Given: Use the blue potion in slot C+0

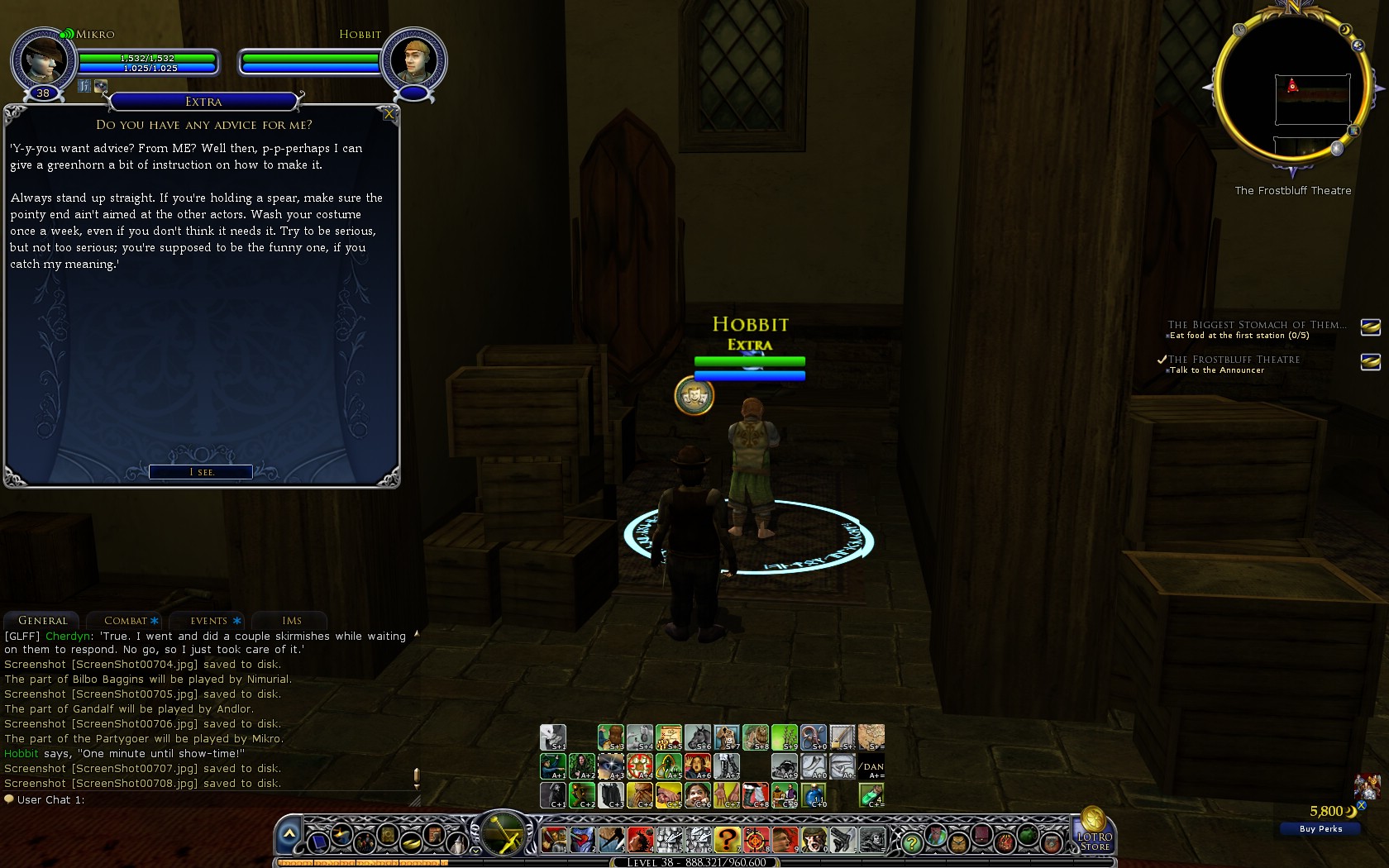Looking at the screenshot, I should pyautogui.click(x=814, y=794).
